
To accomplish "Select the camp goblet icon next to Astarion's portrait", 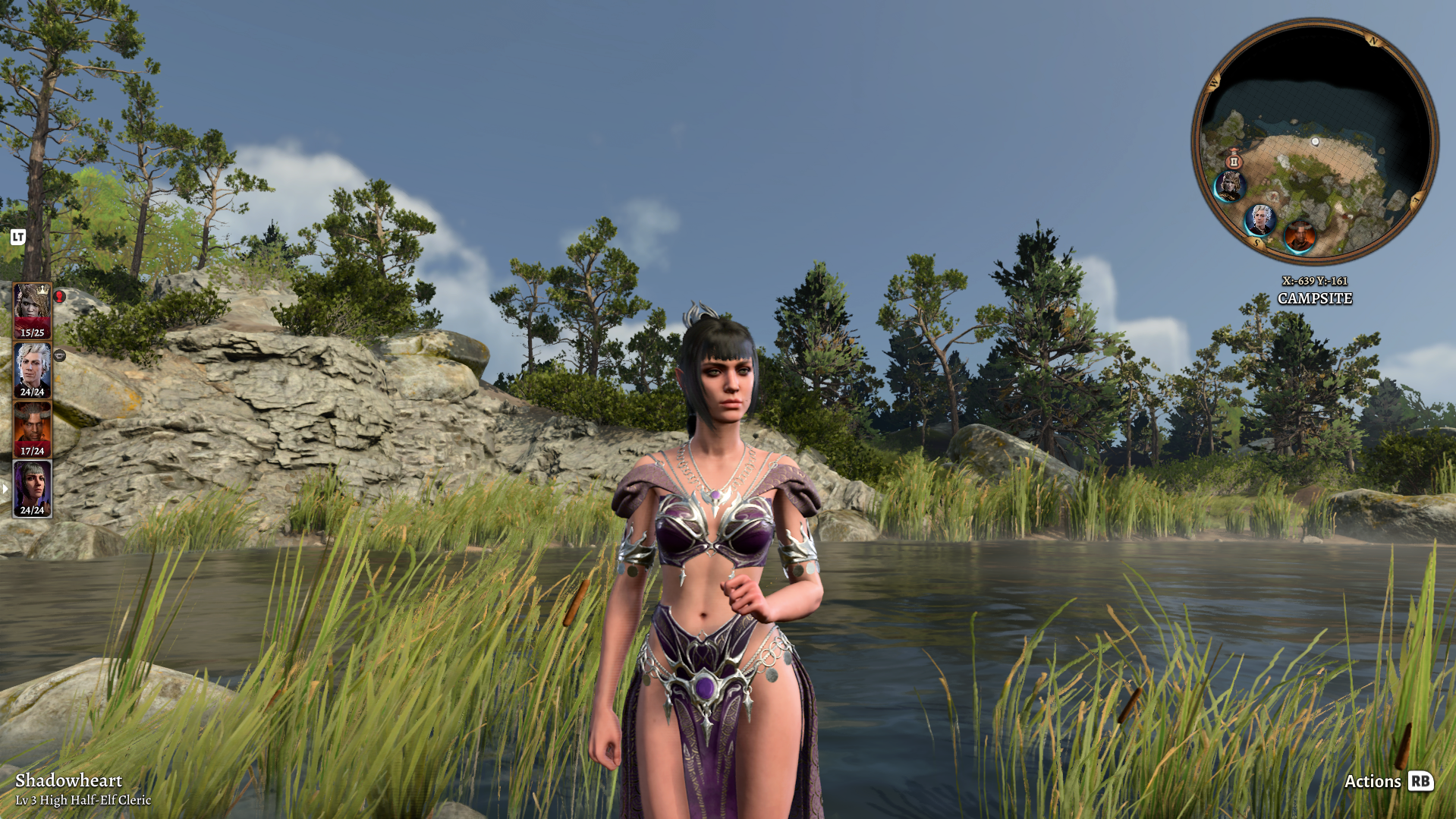I will [60, 356].
